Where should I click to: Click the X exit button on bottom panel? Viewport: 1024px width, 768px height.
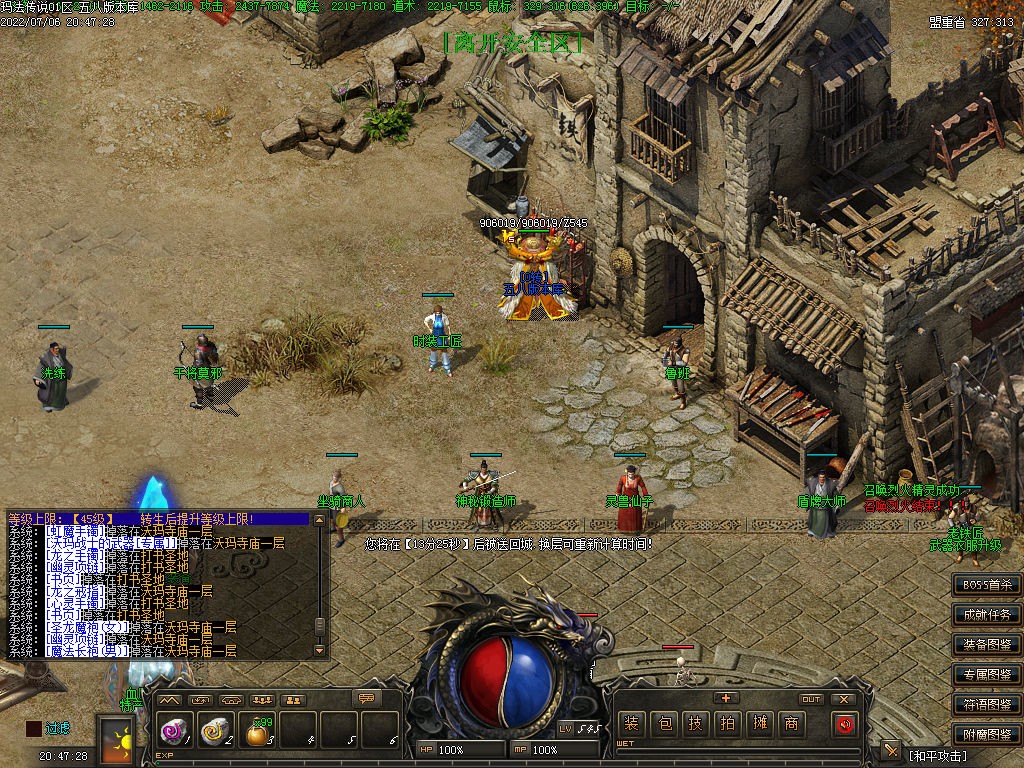[x=844, y=699]
